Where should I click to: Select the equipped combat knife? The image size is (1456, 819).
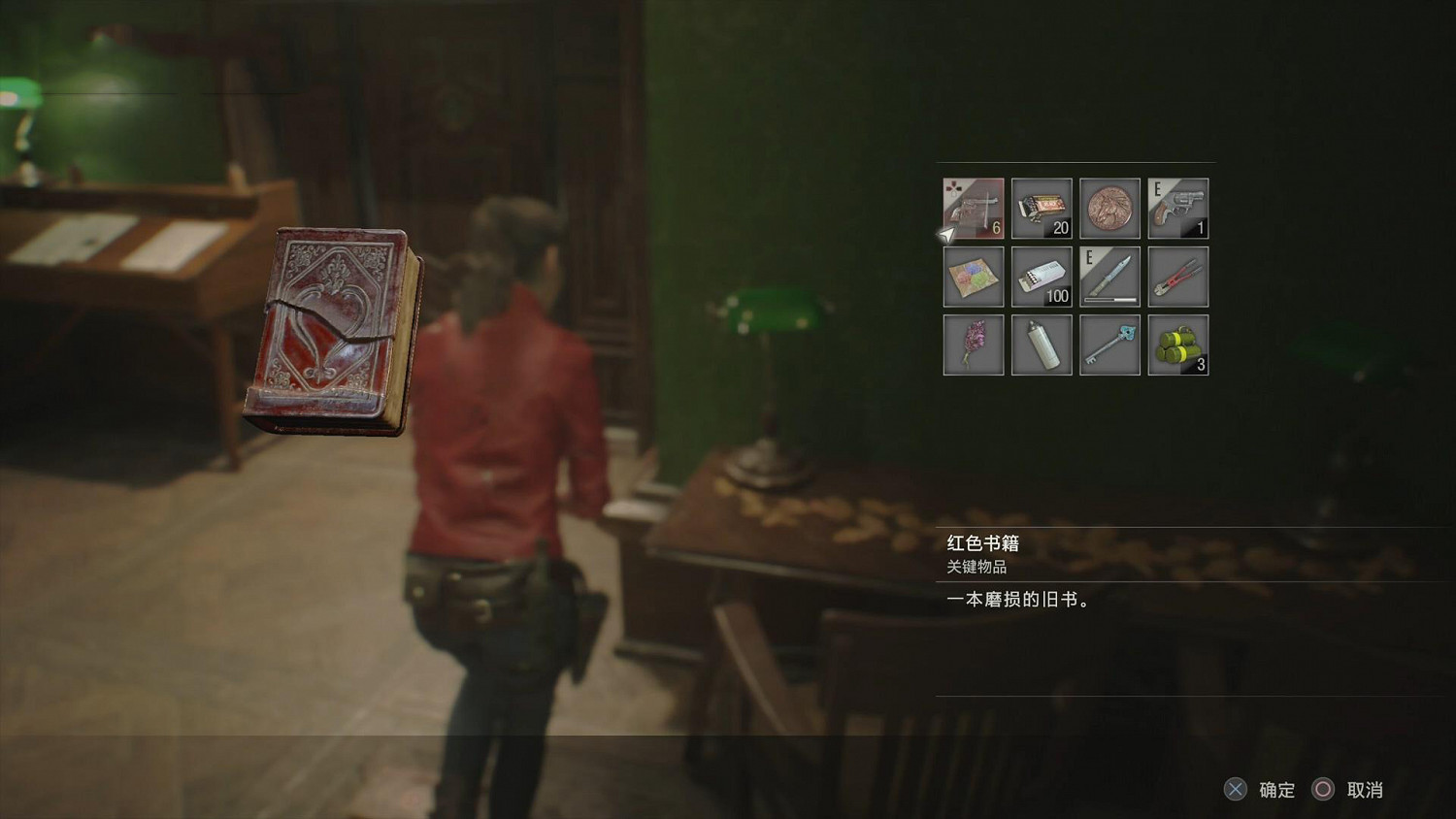click(x=1109, y=276)
